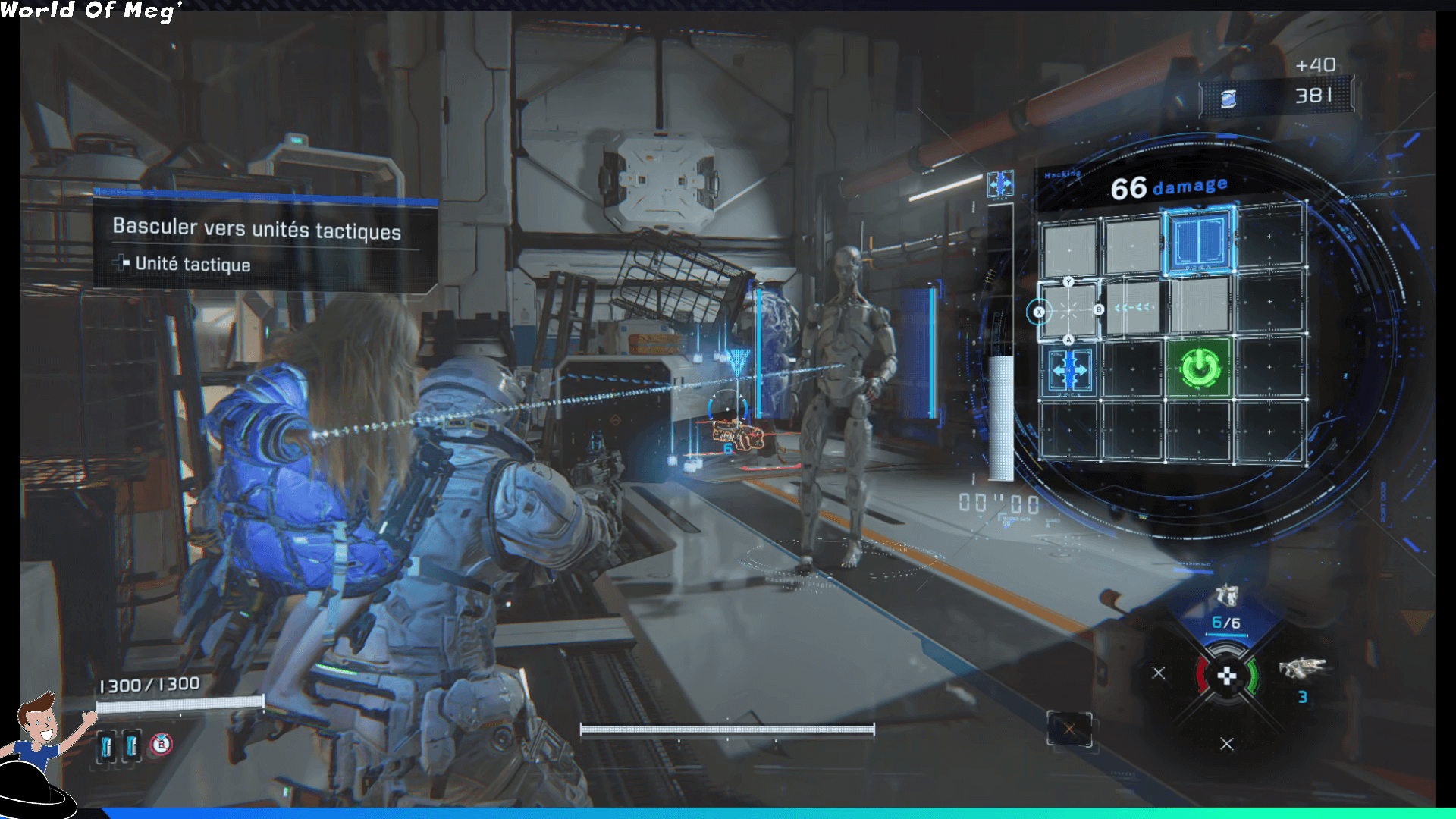Select the blue double-panel tile in hacking grid
Screen dimensions: 1456x819
click(x=1200, y=239)
